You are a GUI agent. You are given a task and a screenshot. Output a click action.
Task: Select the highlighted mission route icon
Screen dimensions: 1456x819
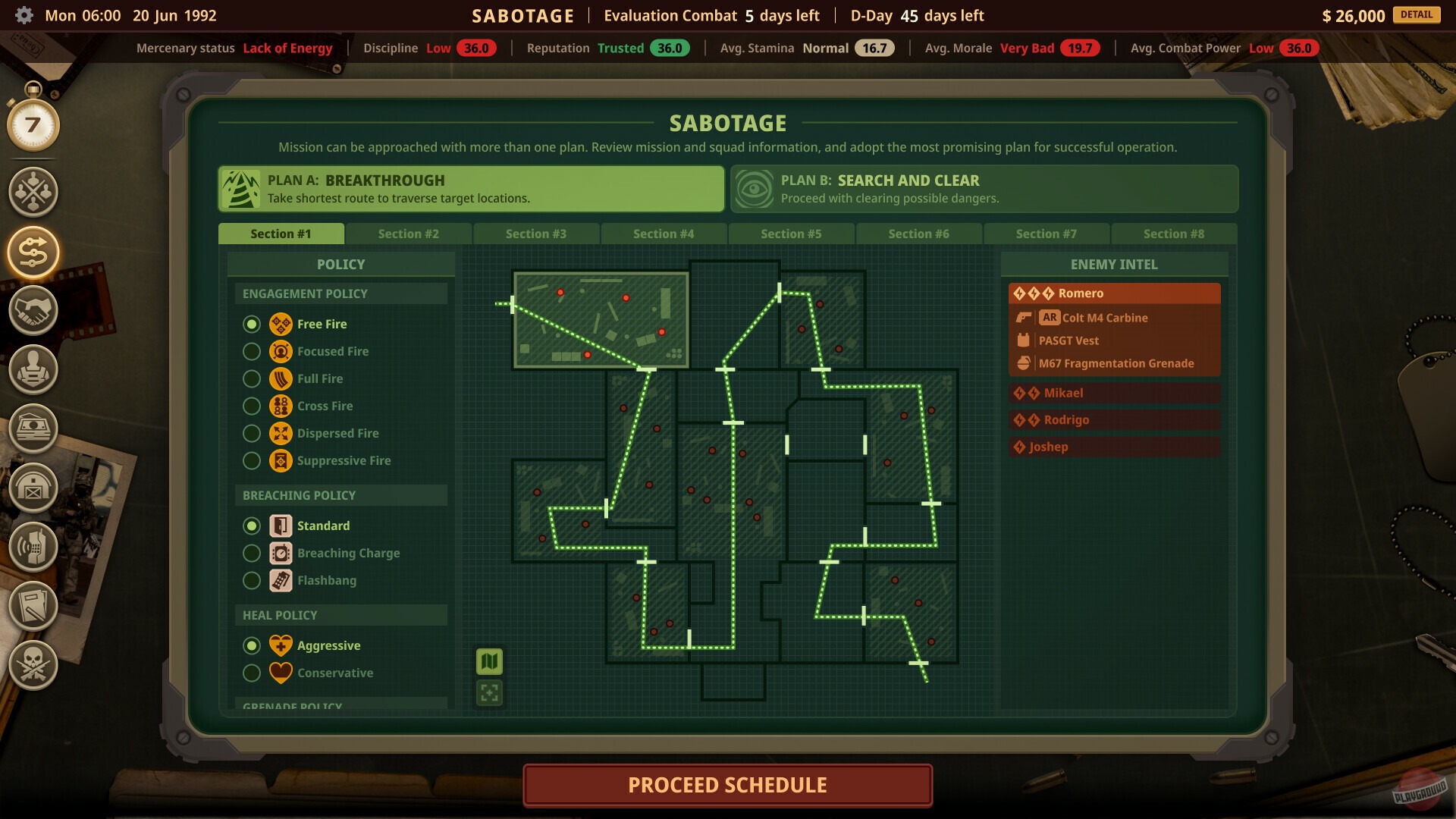[x=33, y=252]
